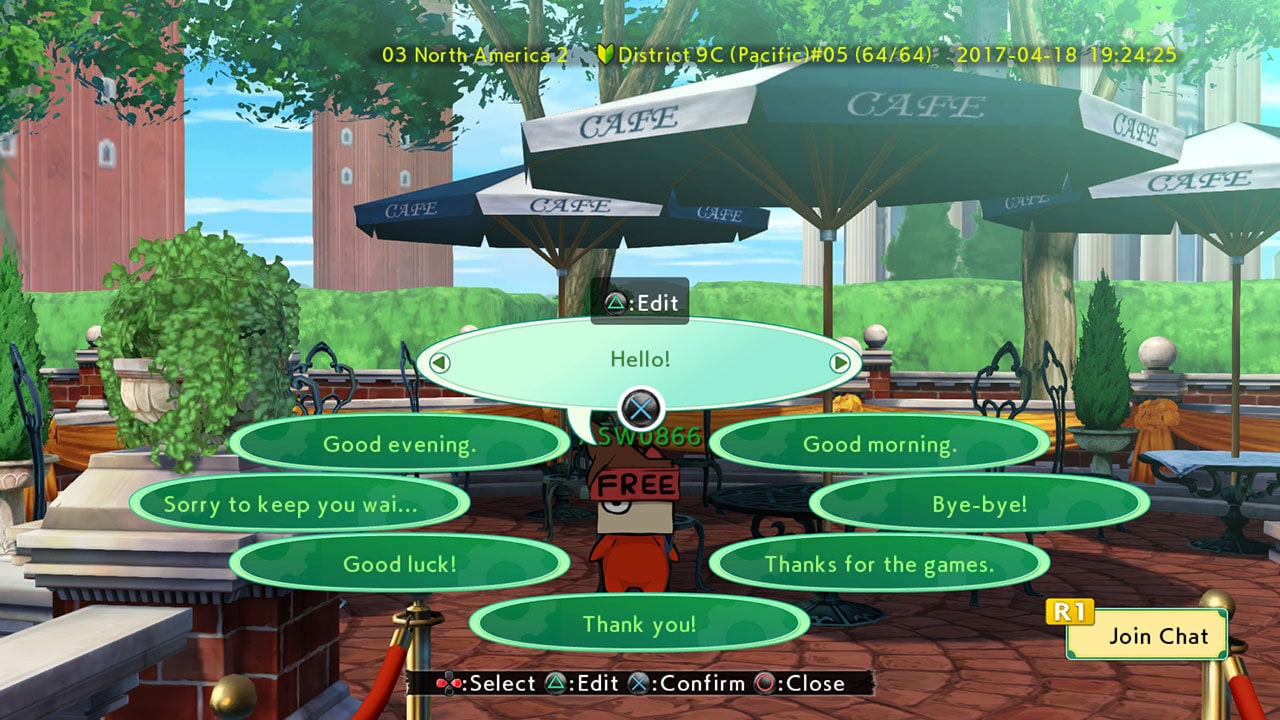The image size is (1280, 720).
Task: Pick the "Good luck!" chat phrase
Action: [x=398, y=563]
